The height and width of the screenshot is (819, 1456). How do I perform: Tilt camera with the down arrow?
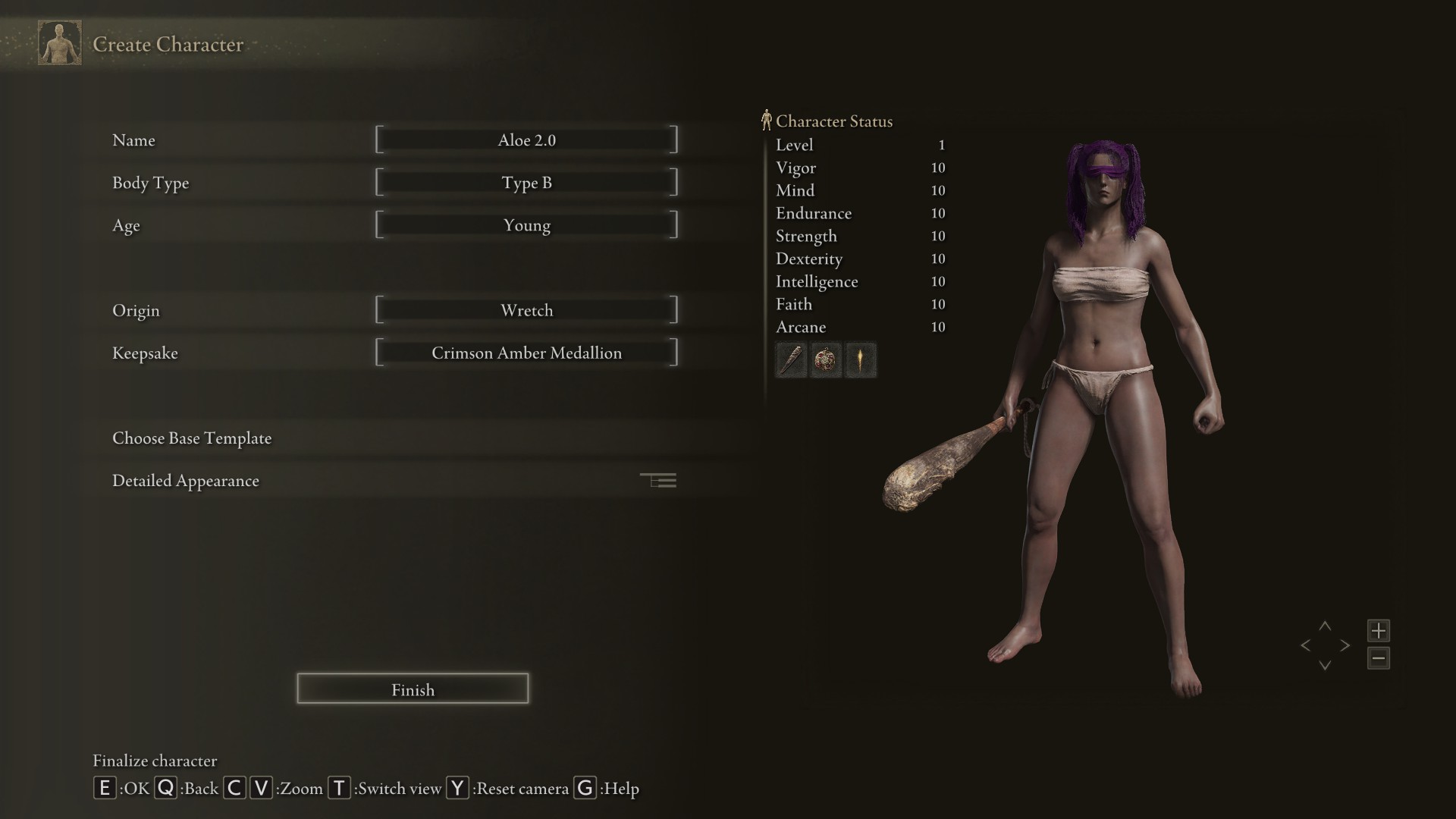(x=1325, y=665)
